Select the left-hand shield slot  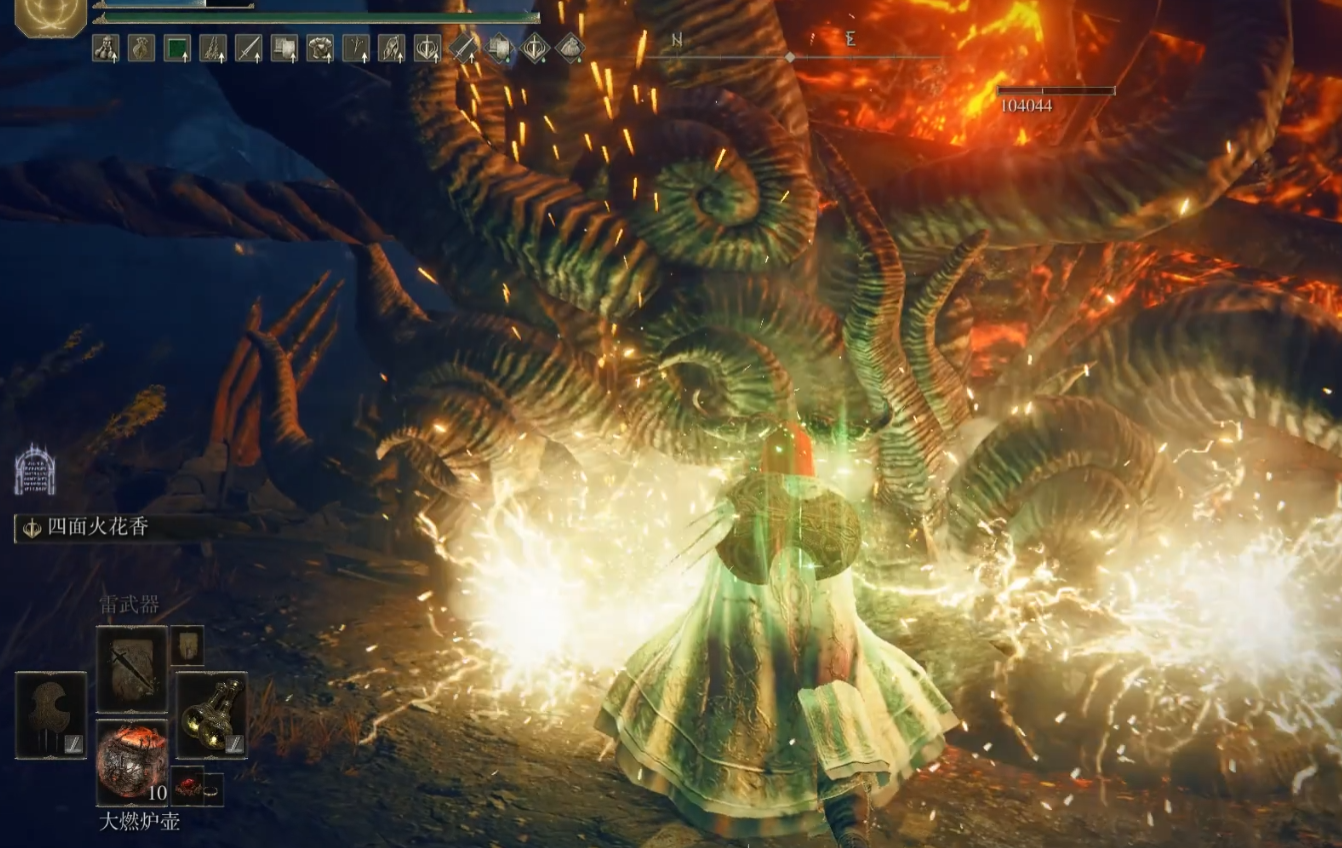tap(50, 714)
